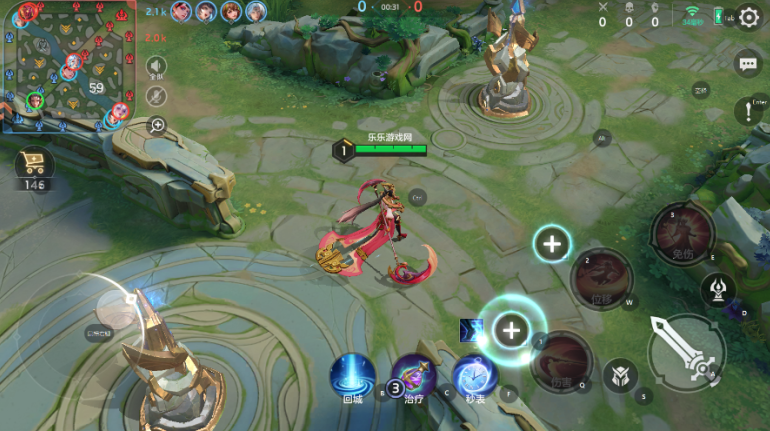Toggle the muted microphone icon
Viewport: 770px width, 431px height.
(x=156, y=96)
